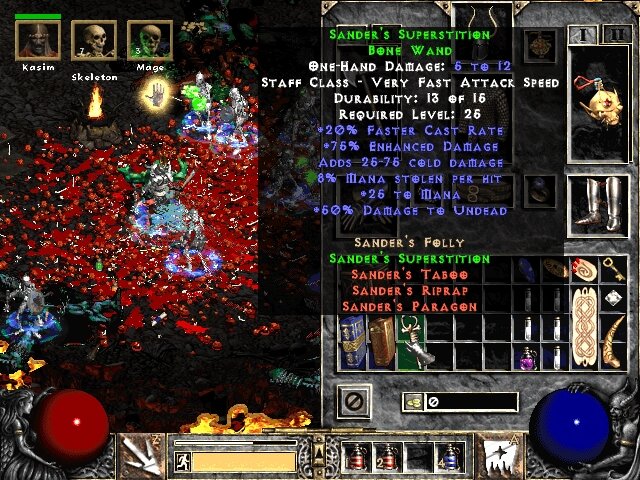Click the gold coins button
Viewport: 640px width, 480px height.
(412, 402)
